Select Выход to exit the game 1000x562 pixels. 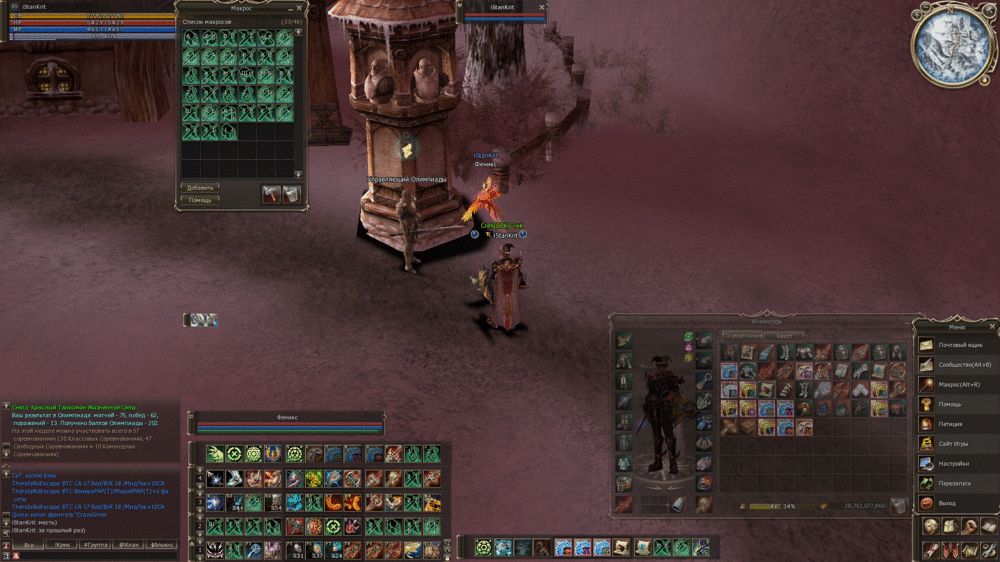(x=946, y=503)
